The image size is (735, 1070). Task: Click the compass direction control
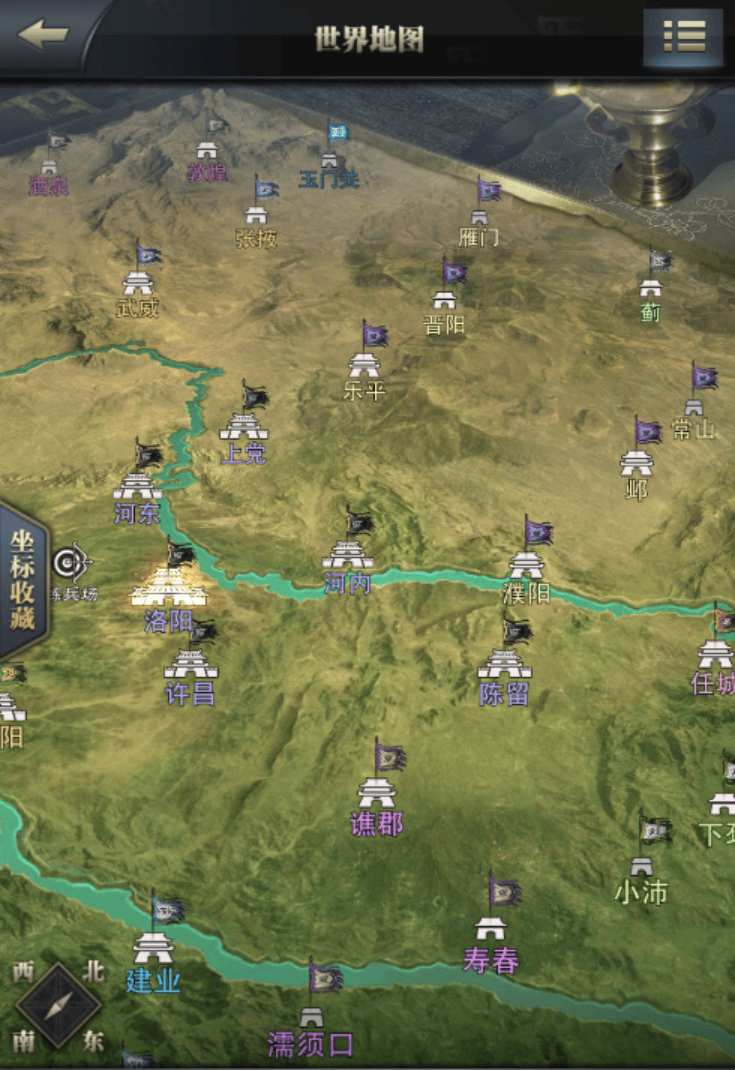coord(58,1005)
